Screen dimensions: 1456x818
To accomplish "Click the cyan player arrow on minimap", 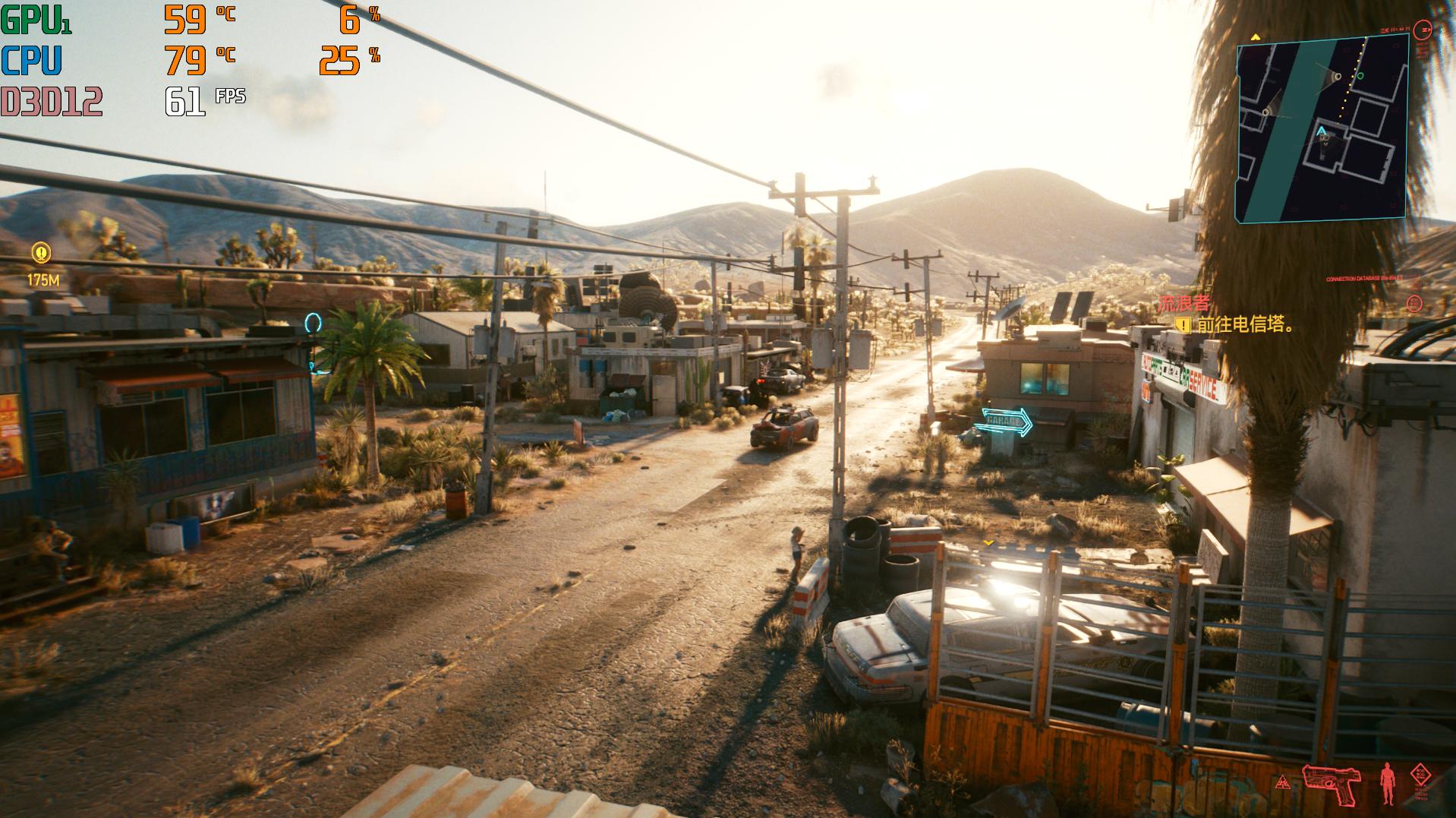I will point(1322,132).
